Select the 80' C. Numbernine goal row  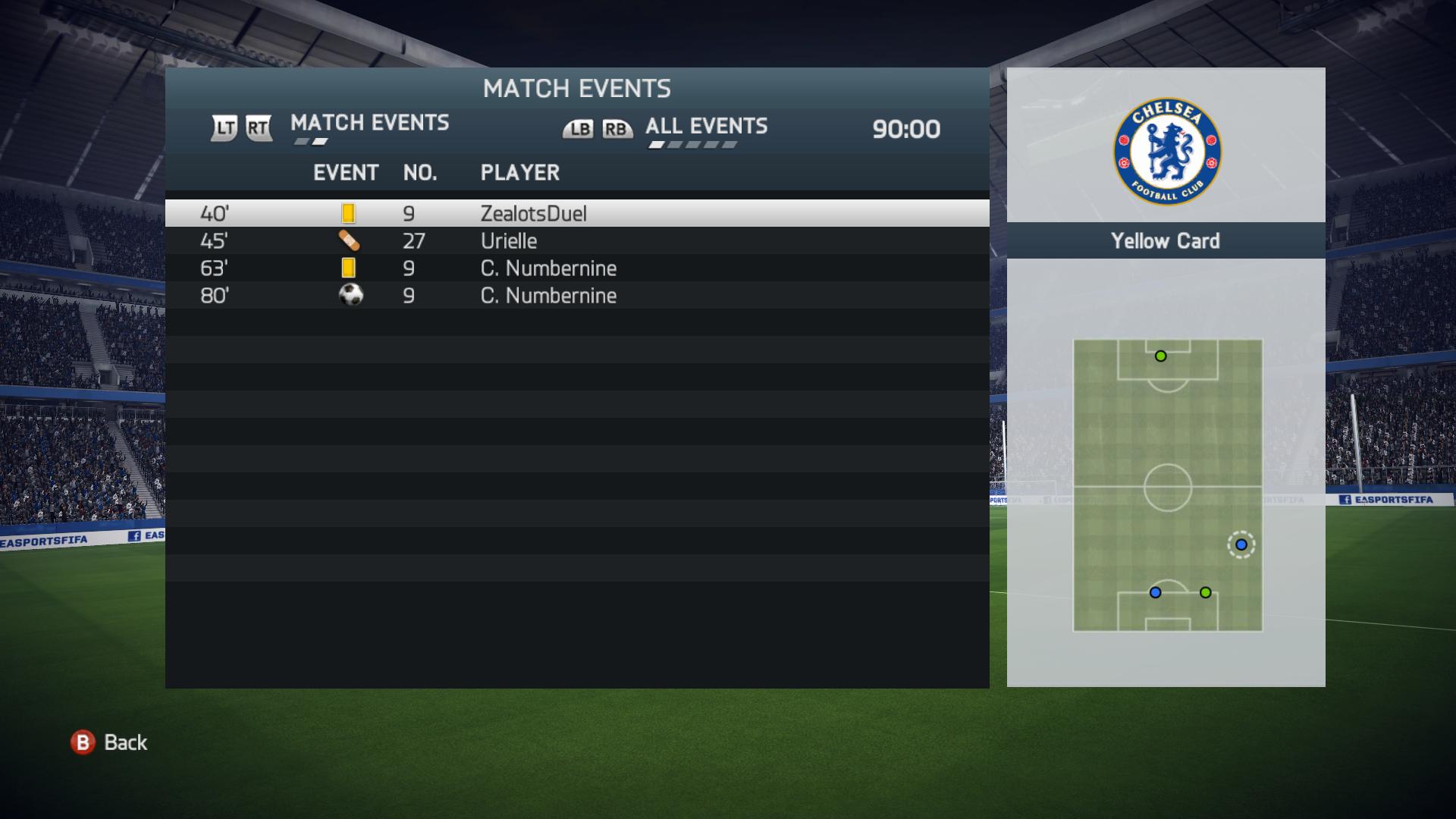[x=576, y=296]
